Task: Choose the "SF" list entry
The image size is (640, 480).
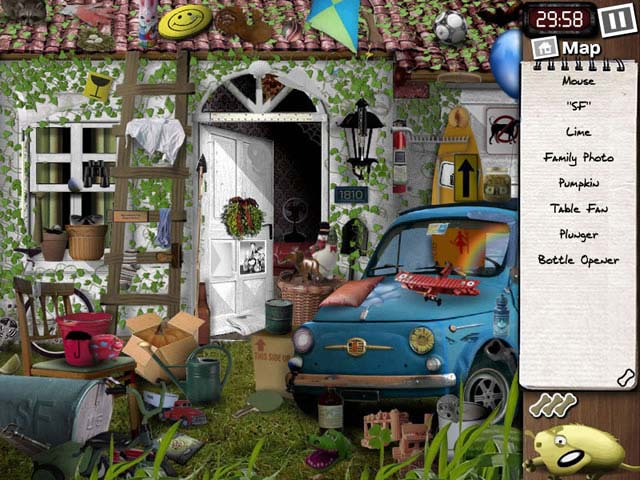Action: tap(578, 106)
